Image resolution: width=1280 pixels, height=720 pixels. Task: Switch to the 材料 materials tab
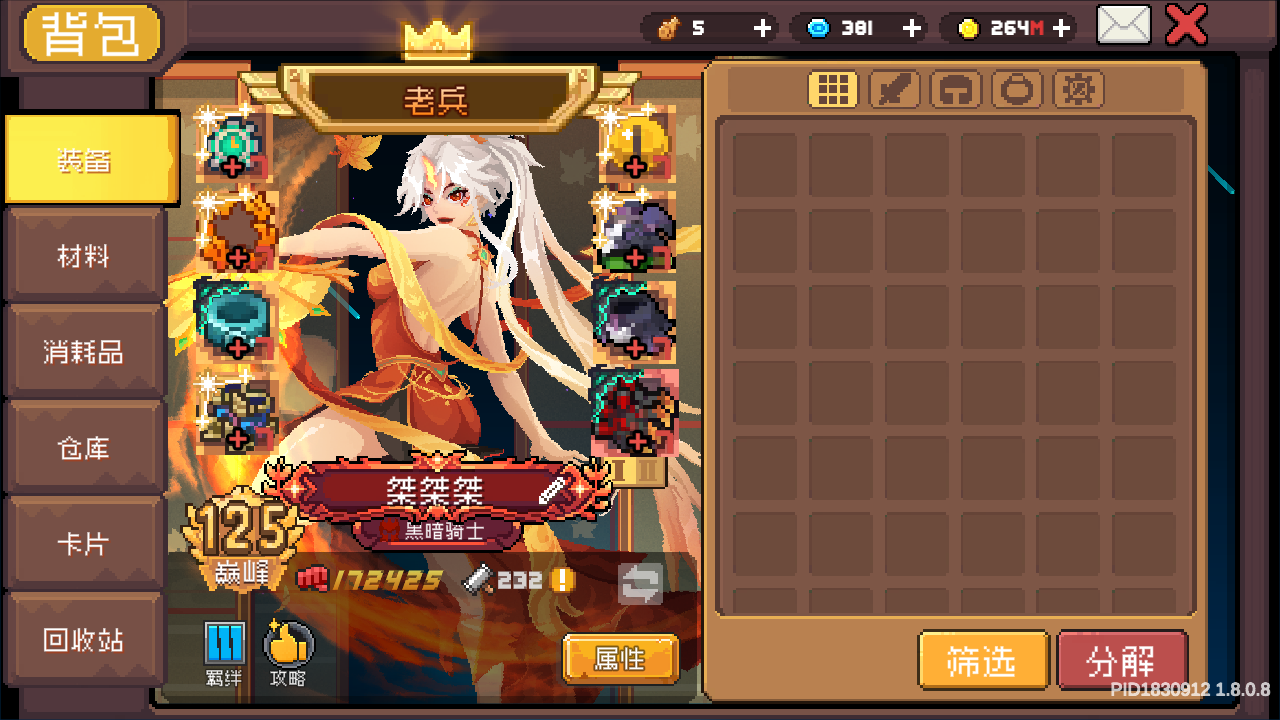(x=85, y=255)
